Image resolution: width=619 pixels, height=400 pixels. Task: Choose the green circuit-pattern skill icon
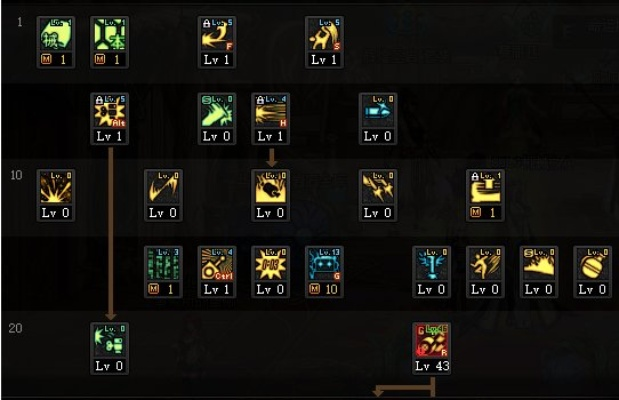[162, 264]
